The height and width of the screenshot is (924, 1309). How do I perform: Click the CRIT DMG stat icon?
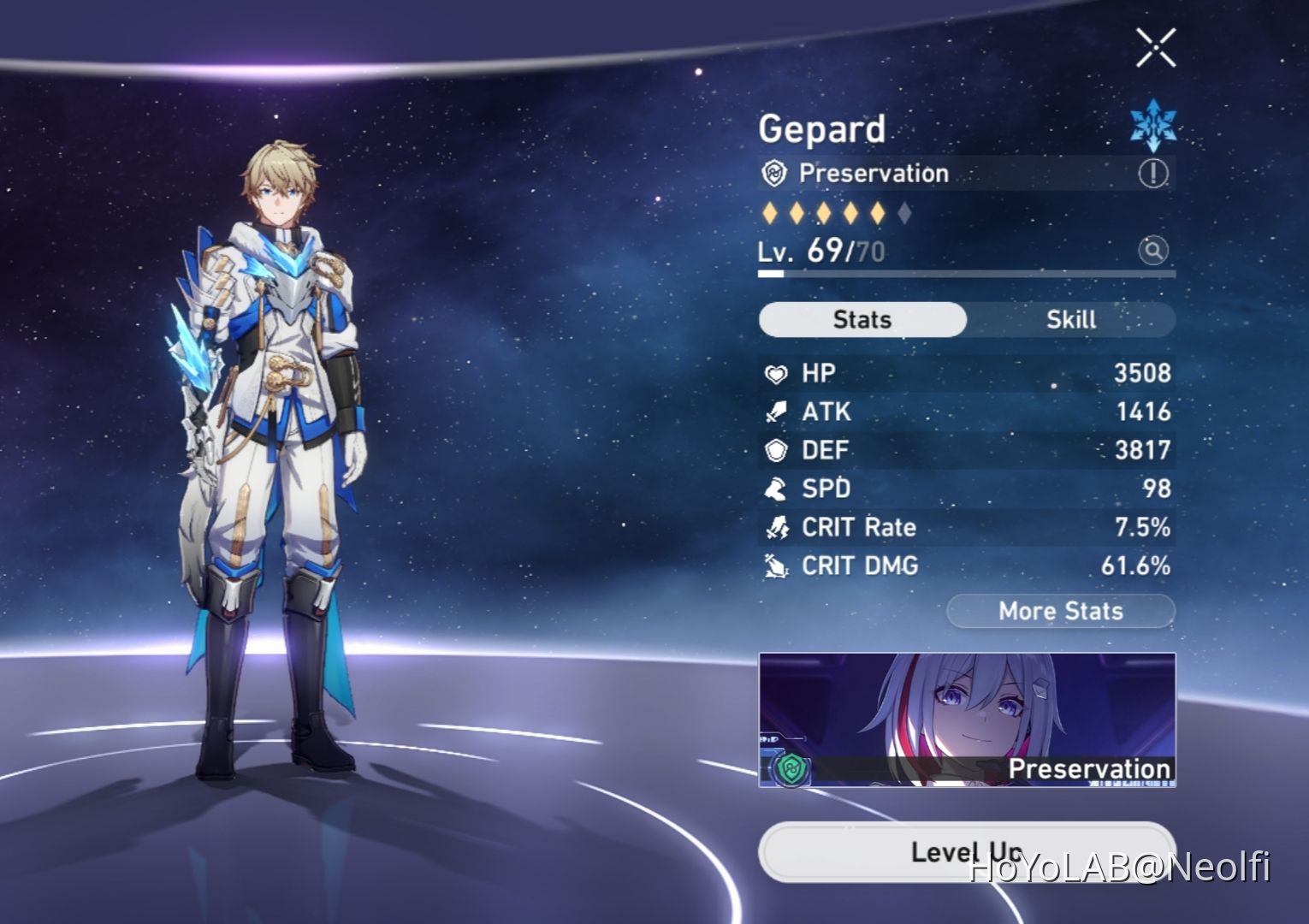[x=776, y=566]
